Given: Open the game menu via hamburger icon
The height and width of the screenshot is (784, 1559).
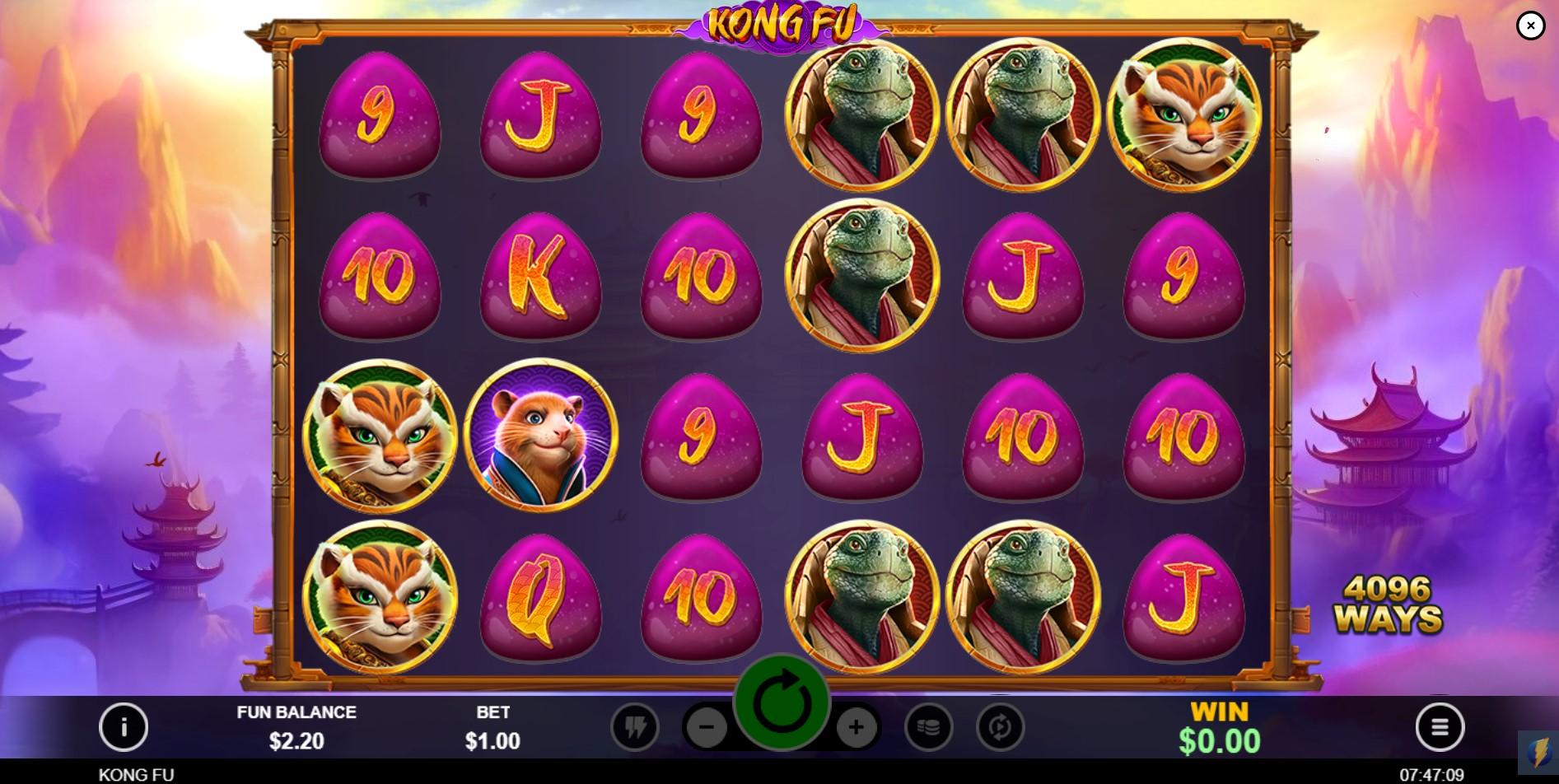Looking at the screenshot, I should (x=1440, y=727).
